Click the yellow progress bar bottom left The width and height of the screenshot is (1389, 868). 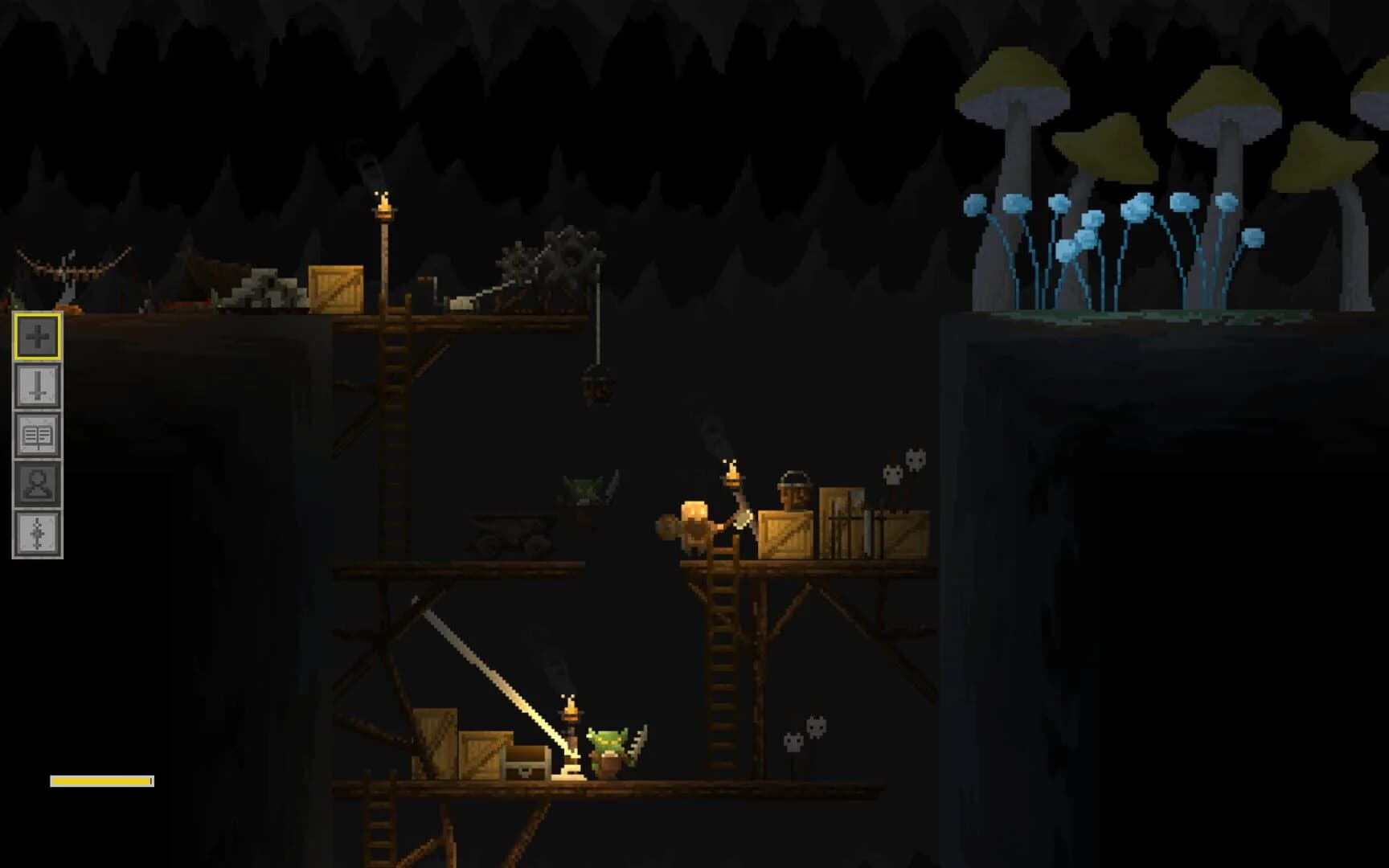(x=102, y=779)
